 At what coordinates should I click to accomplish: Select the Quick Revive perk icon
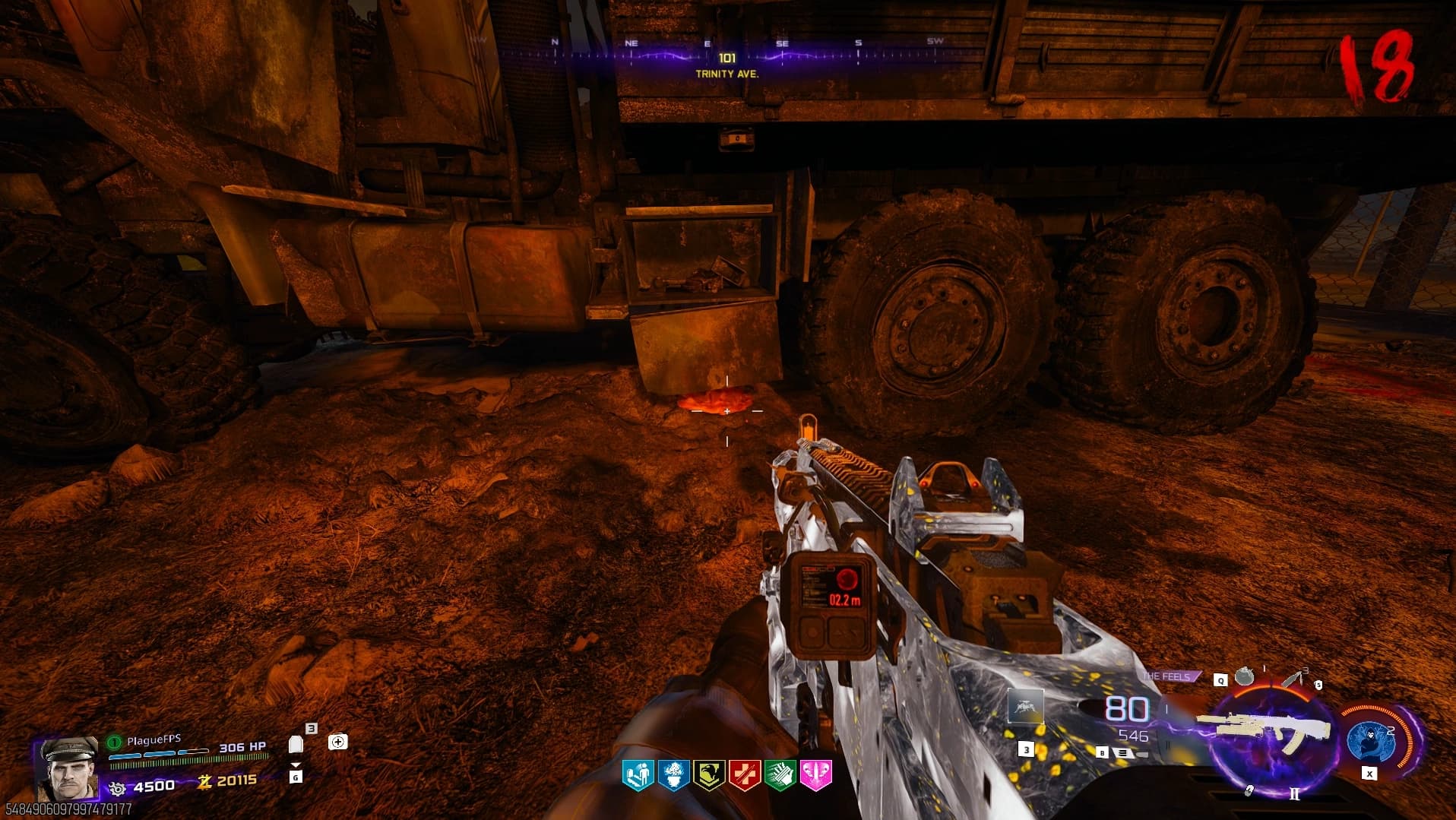click(x=638, y=776)
